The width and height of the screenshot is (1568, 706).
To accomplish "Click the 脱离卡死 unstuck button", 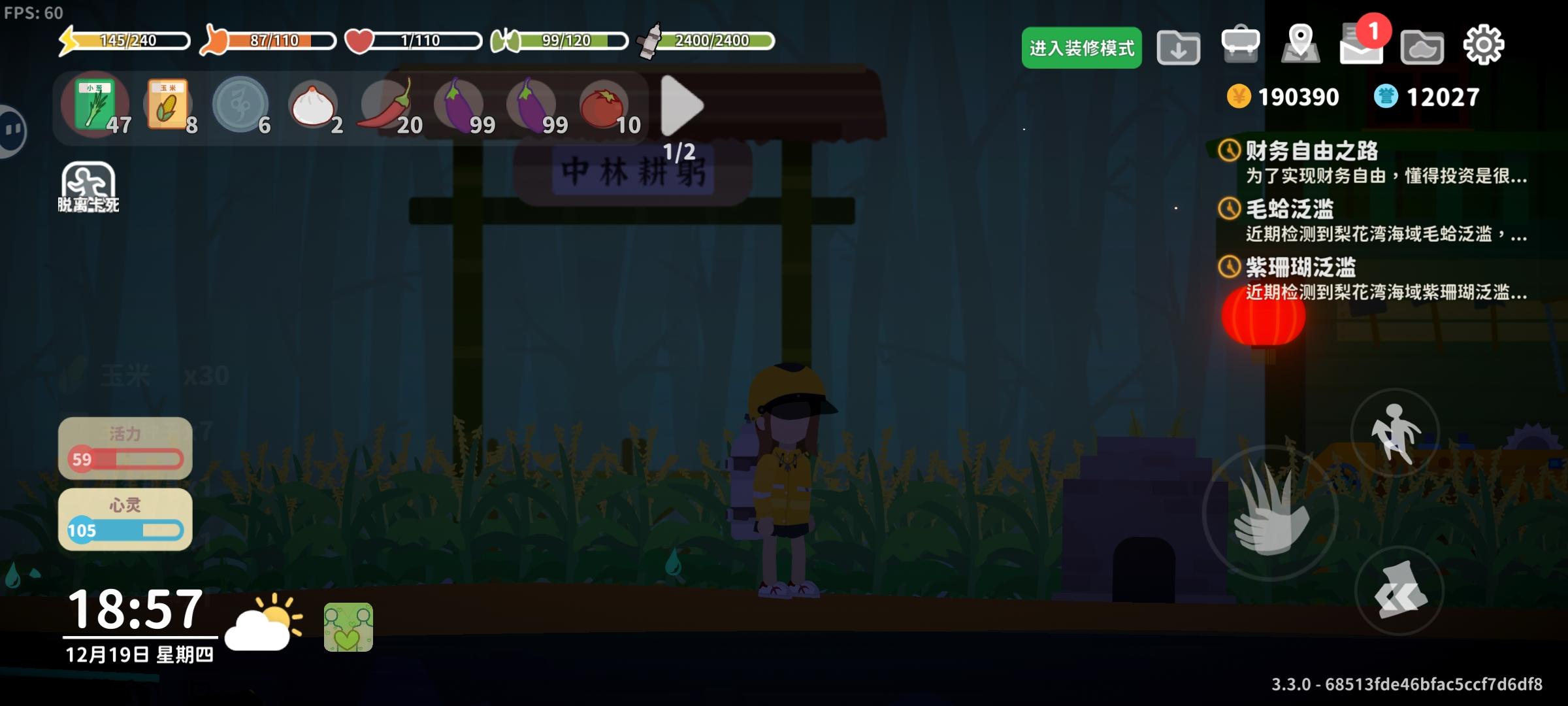I will (89, 183).
